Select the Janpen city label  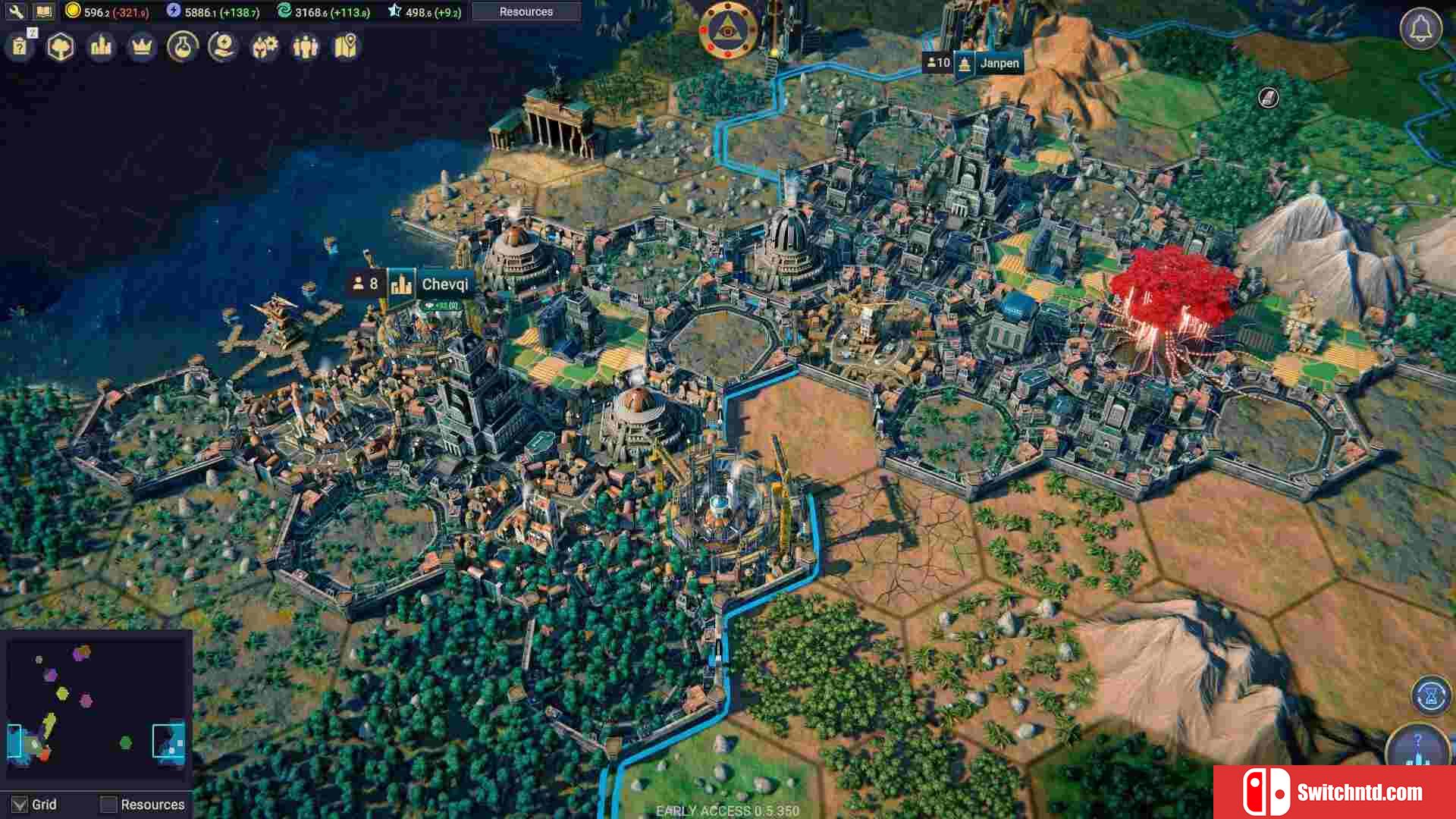[998, 63]
